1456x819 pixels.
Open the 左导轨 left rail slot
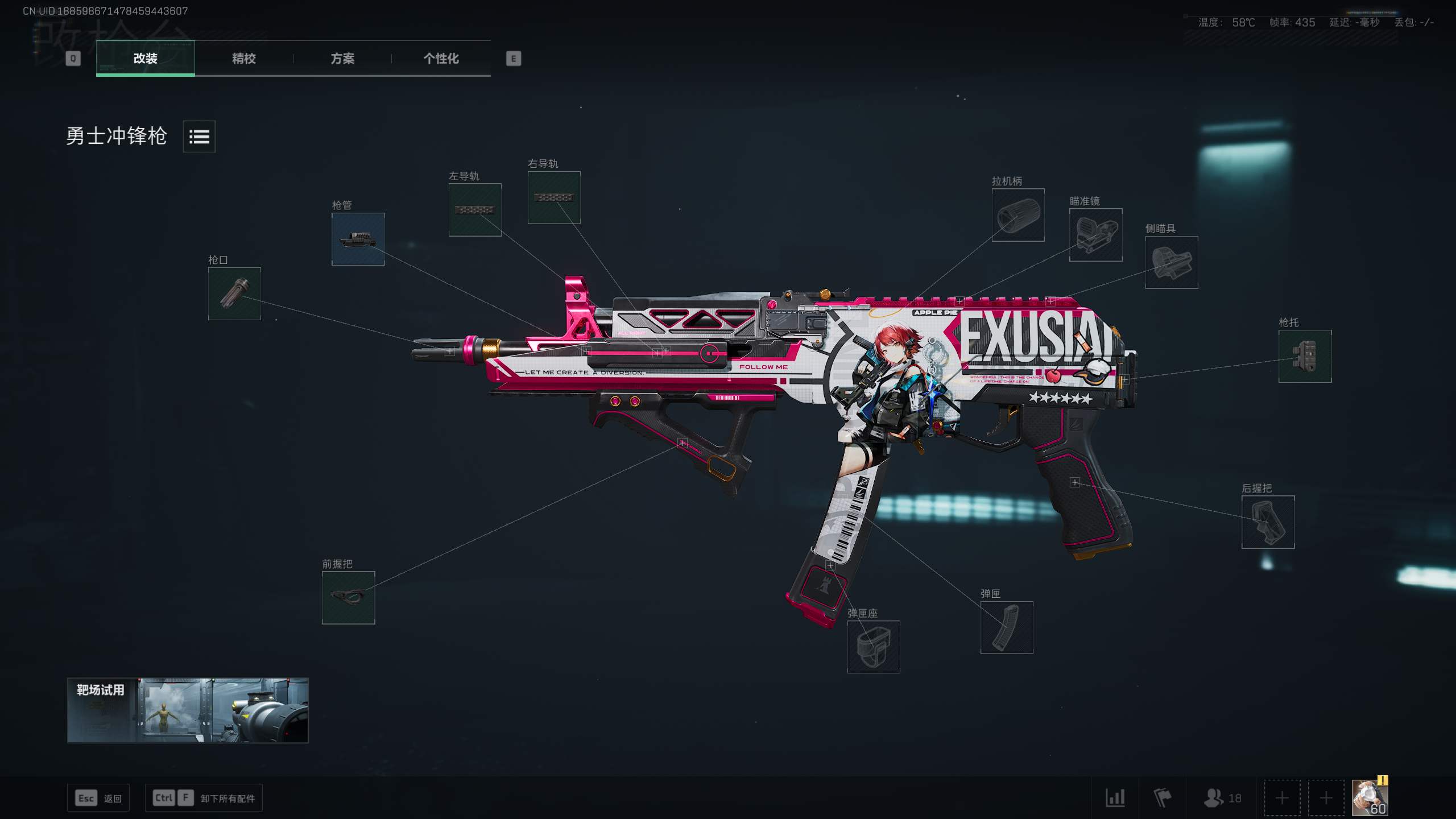(474, 209)
